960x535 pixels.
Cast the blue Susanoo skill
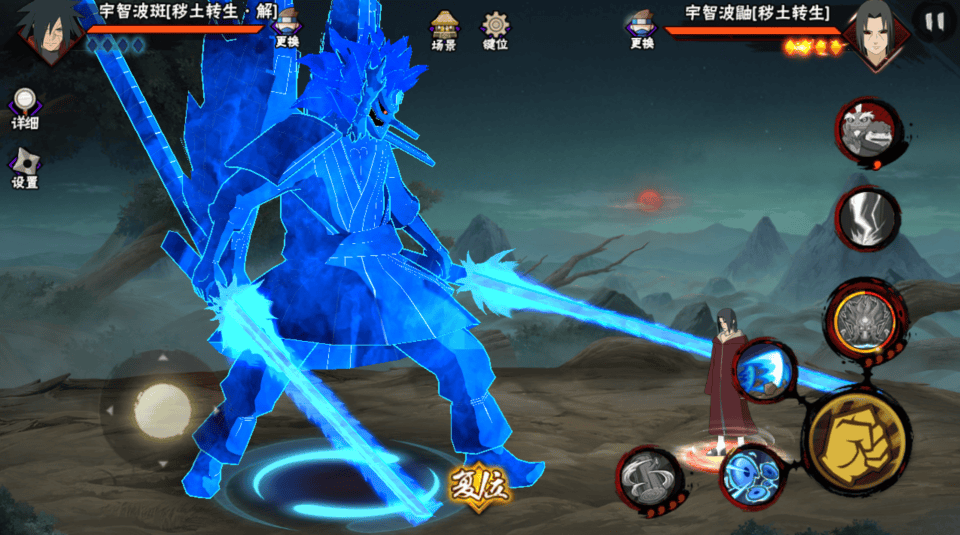(766, 370)
